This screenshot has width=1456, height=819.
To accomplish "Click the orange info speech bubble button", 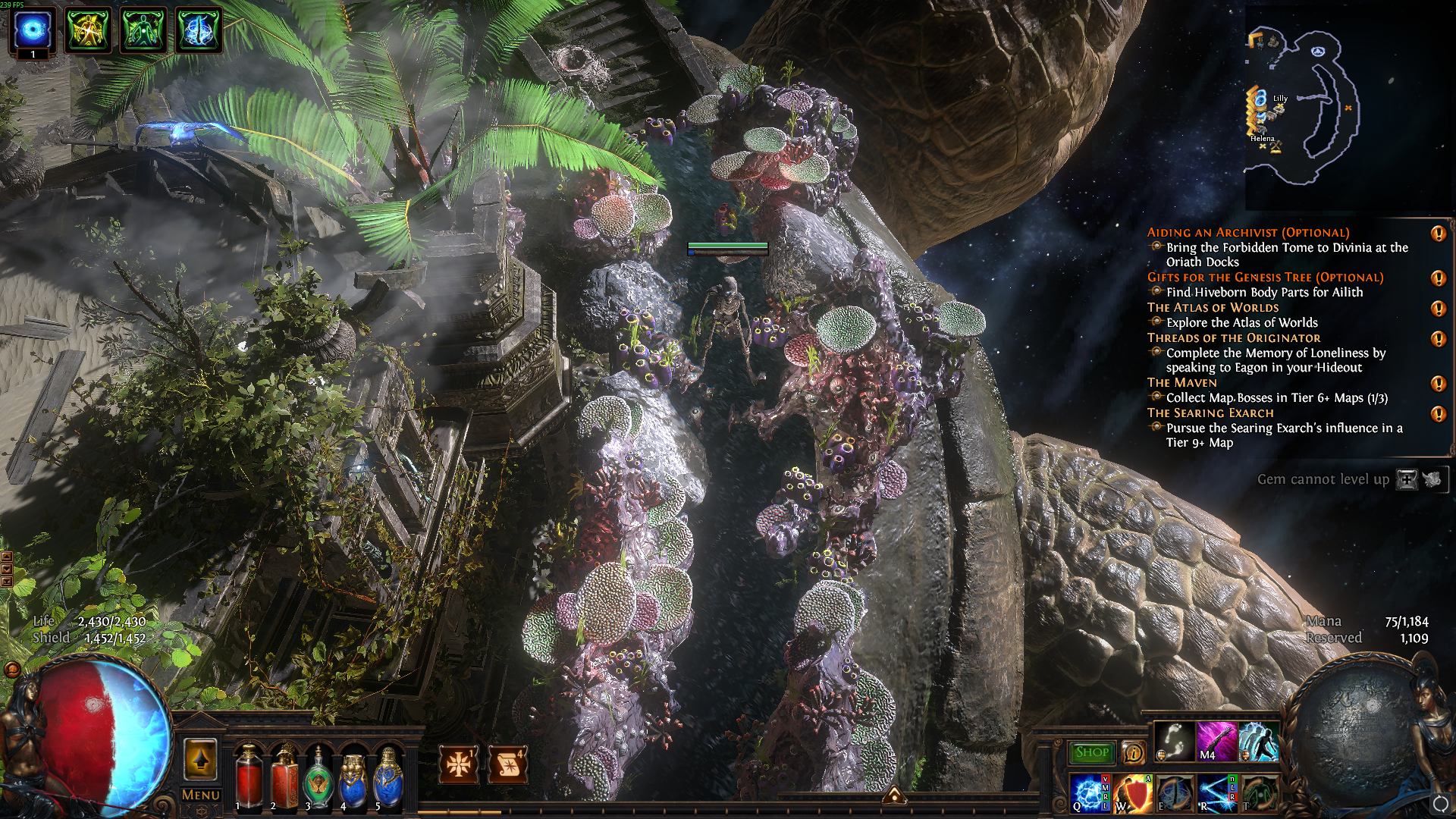I will pyautogui.click(x=1133, y=752).
